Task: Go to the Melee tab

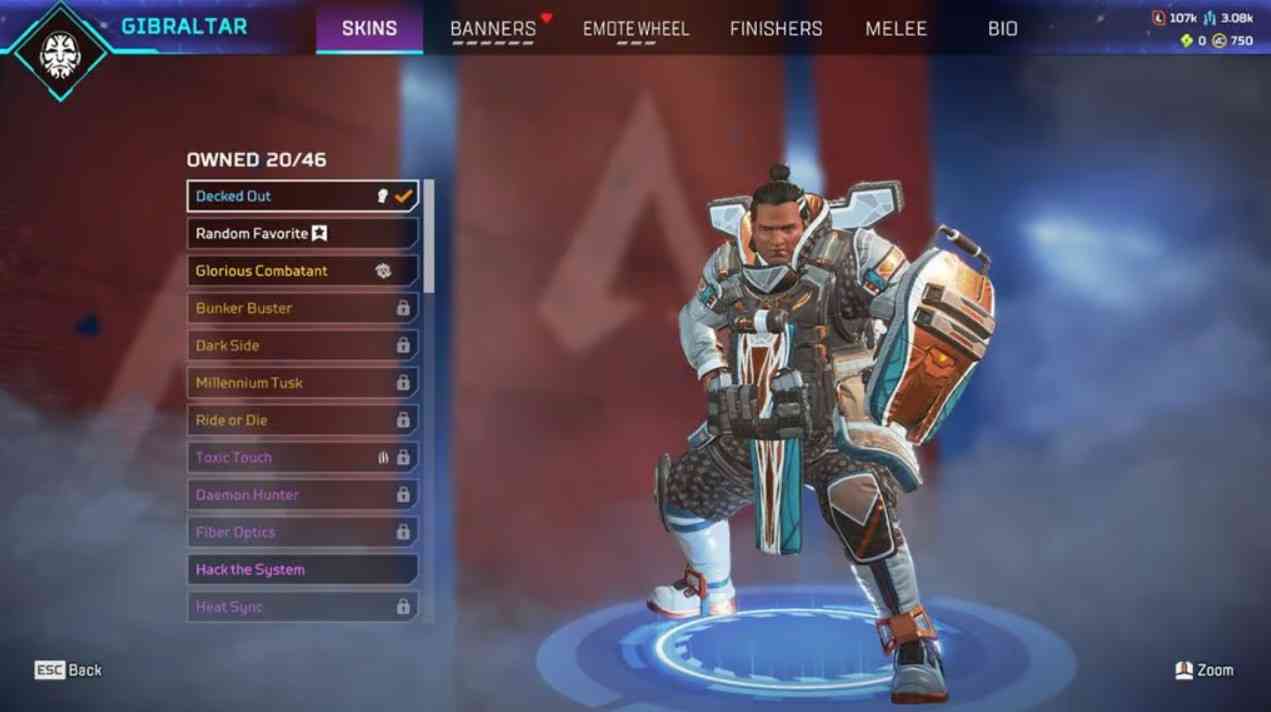Action: pyautogui.click(x=896, y=29)
